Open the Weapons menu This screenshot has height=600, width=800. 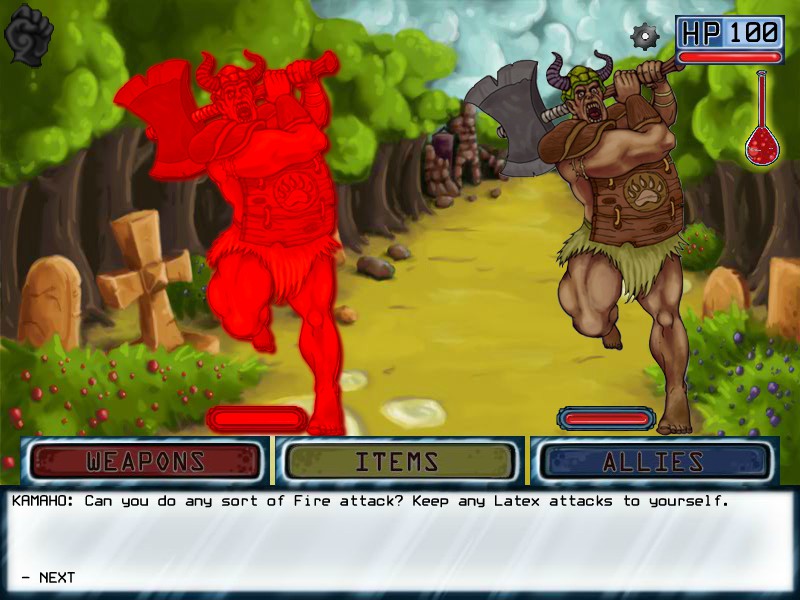146,462
